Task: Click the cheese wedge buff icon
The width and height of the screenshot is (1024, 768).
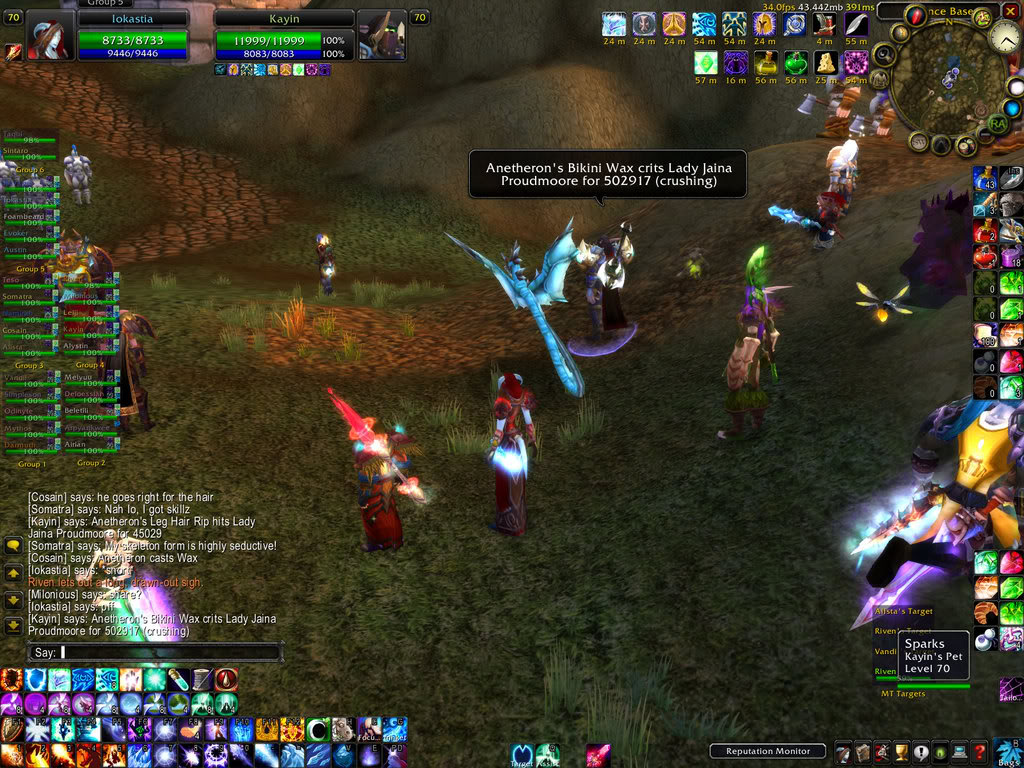Action: pyautogui.click(x=826, y=64)
